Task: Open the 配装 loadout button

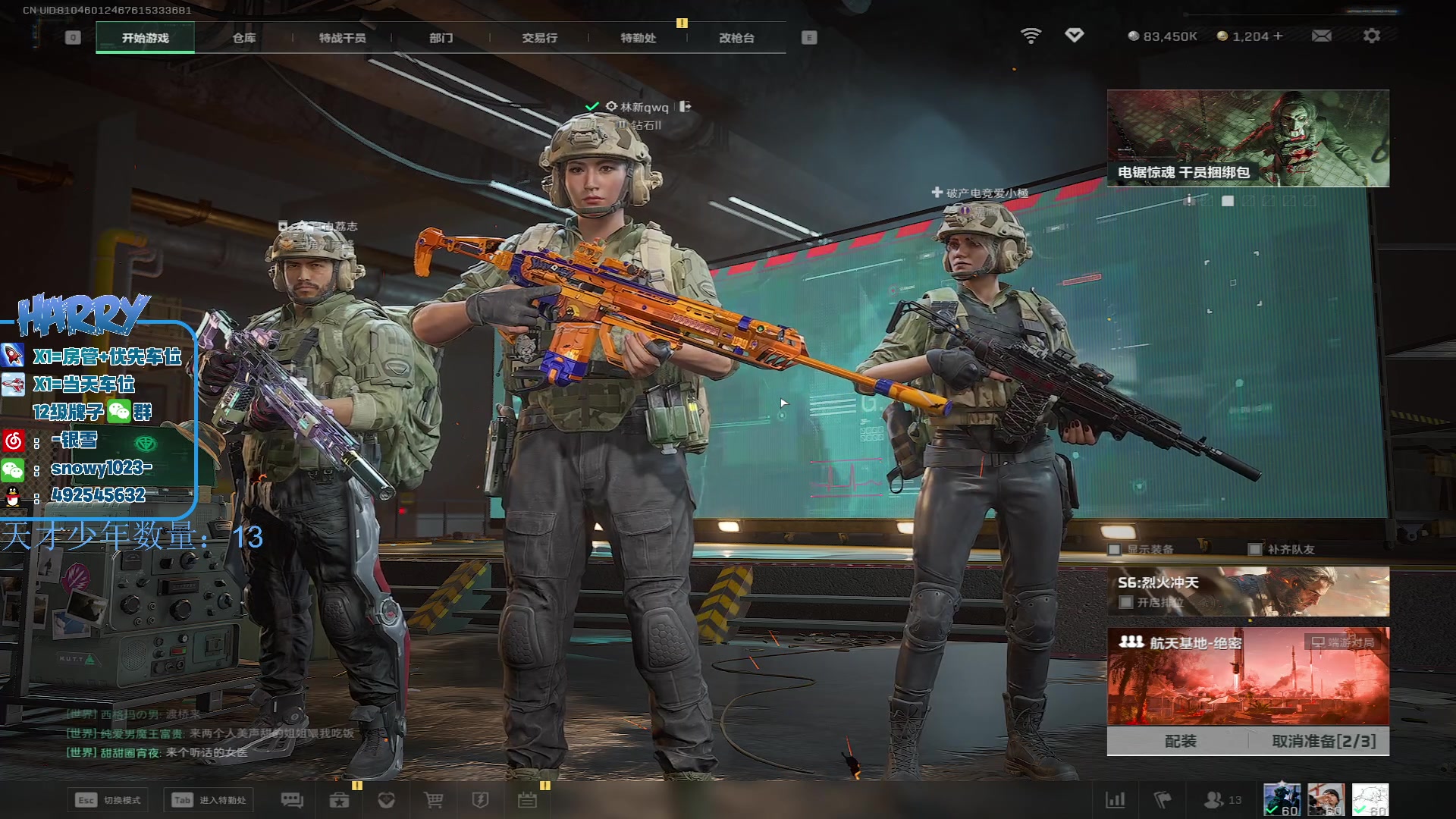Action: 1180,741
